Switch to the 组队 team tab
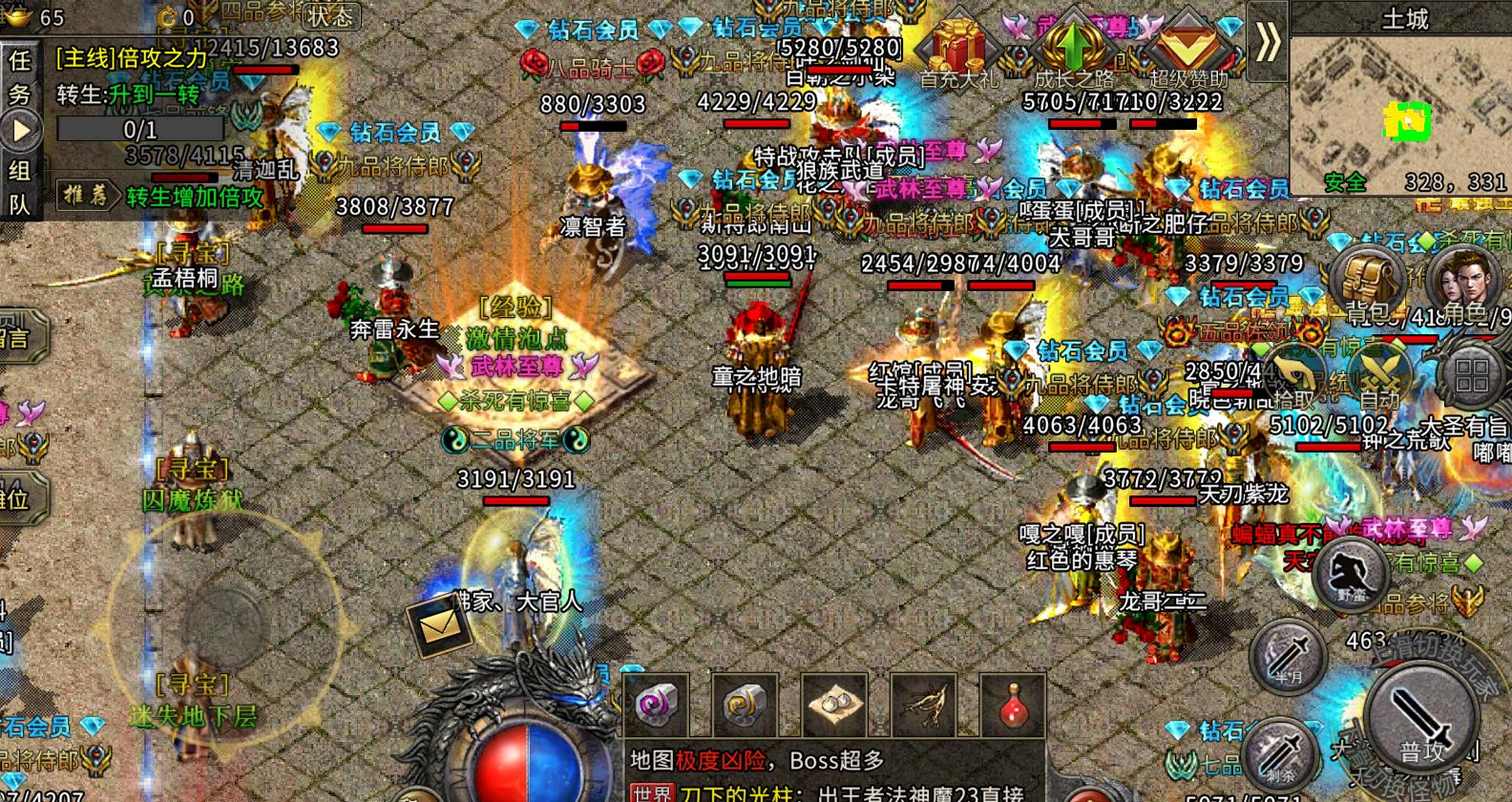1512x802 pixels. (20, 187)
